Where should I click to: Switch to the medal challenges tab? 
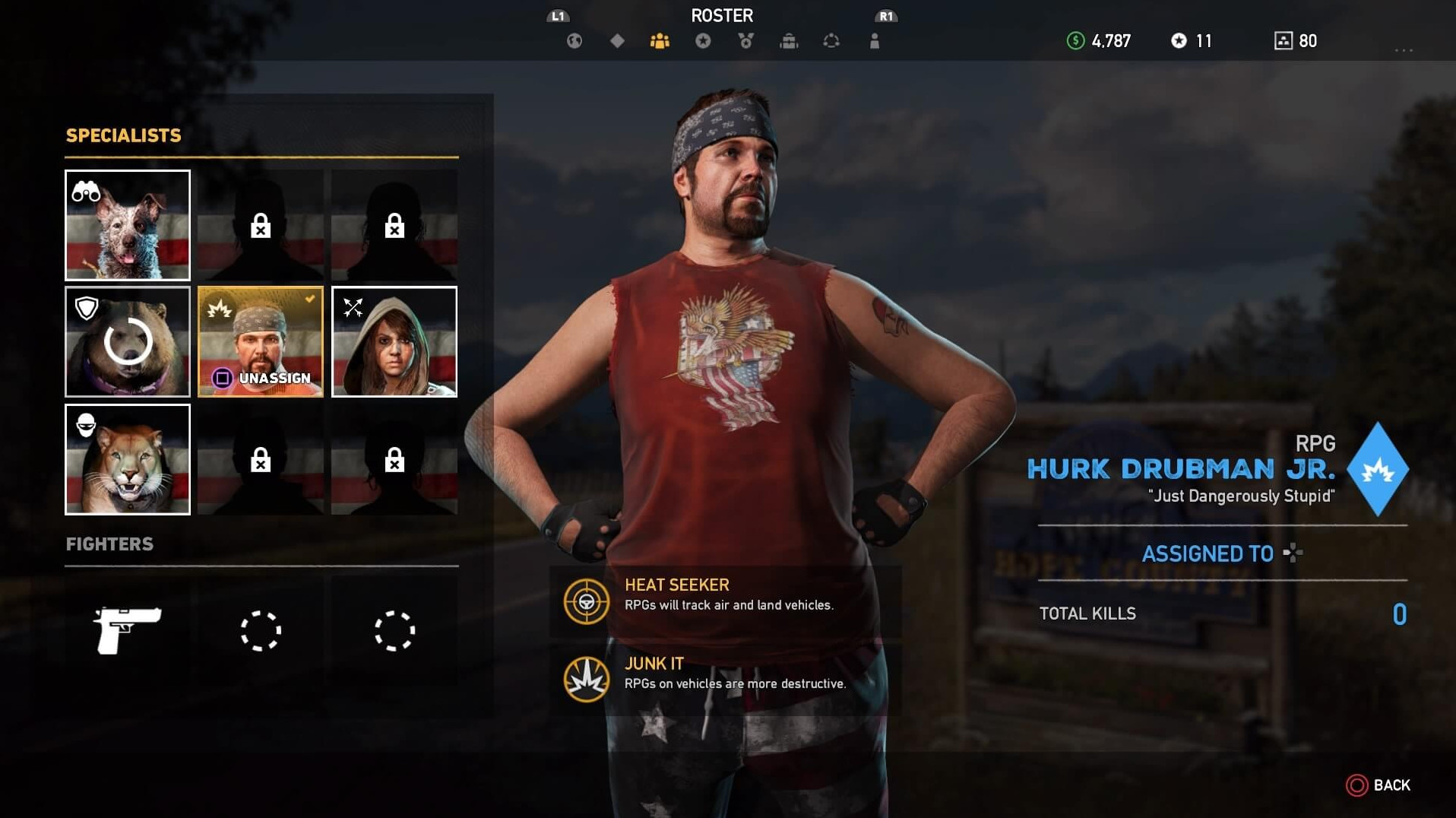[x=746, y=41]
